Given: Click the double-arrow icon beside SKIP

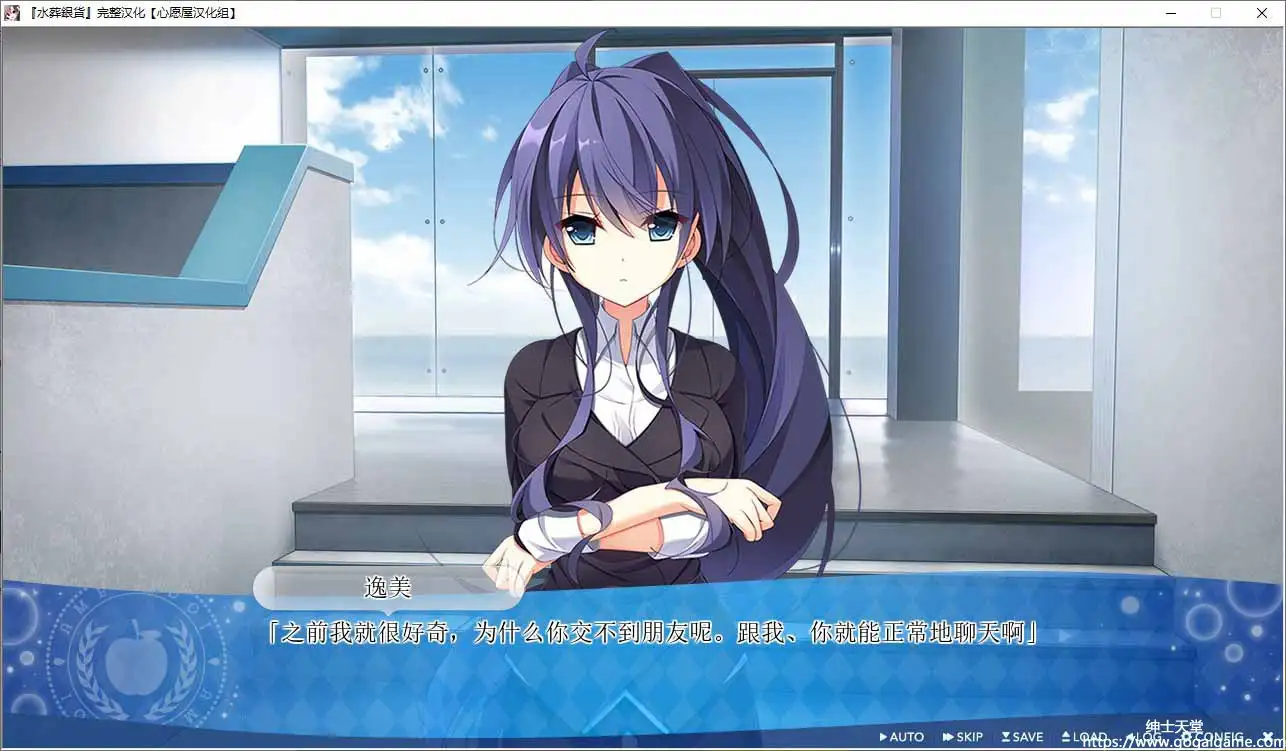Looking at the screenshot, I should 948,736.
